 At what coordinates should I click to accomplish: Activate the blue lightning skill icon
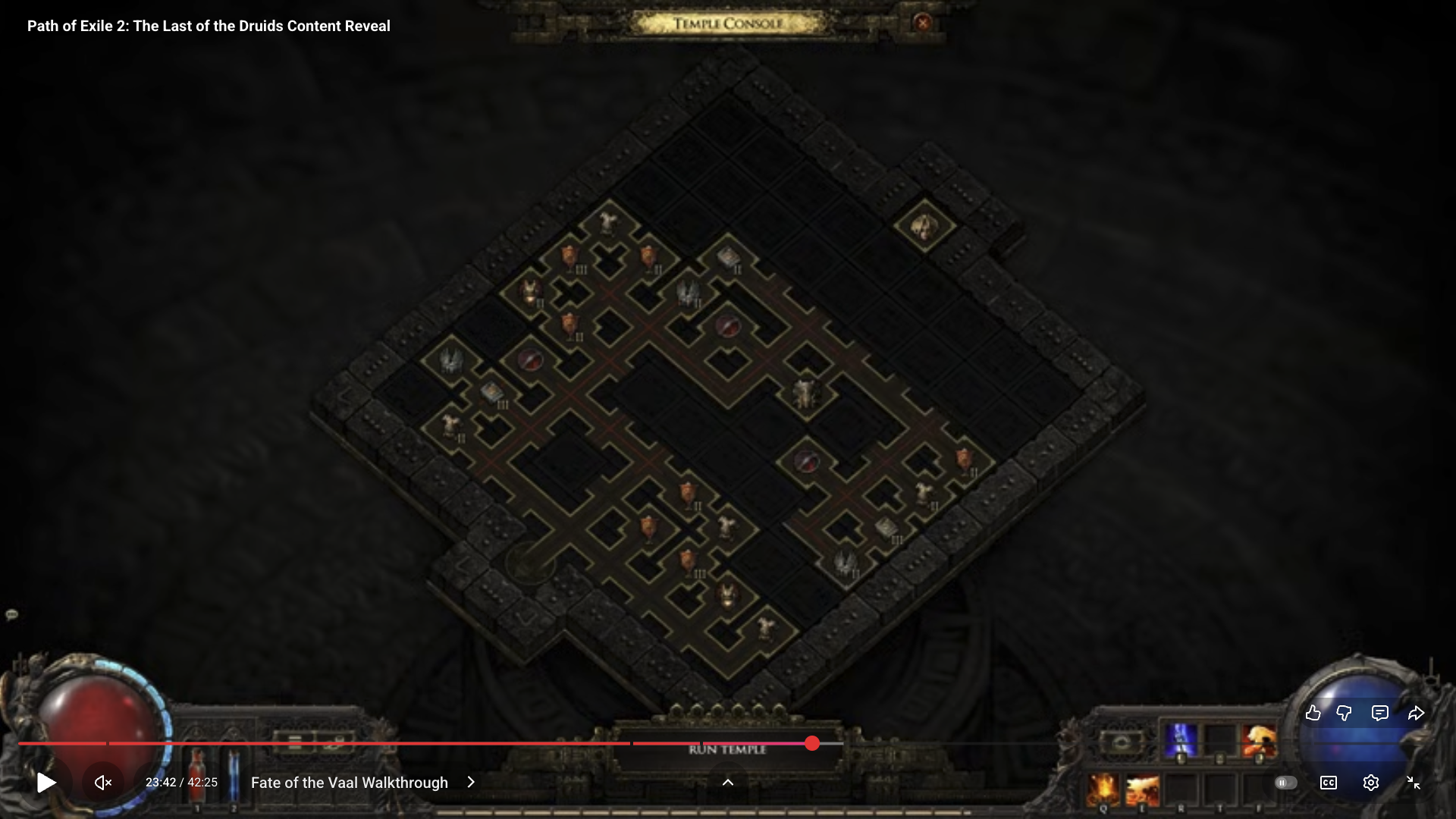pos(1181,739)
